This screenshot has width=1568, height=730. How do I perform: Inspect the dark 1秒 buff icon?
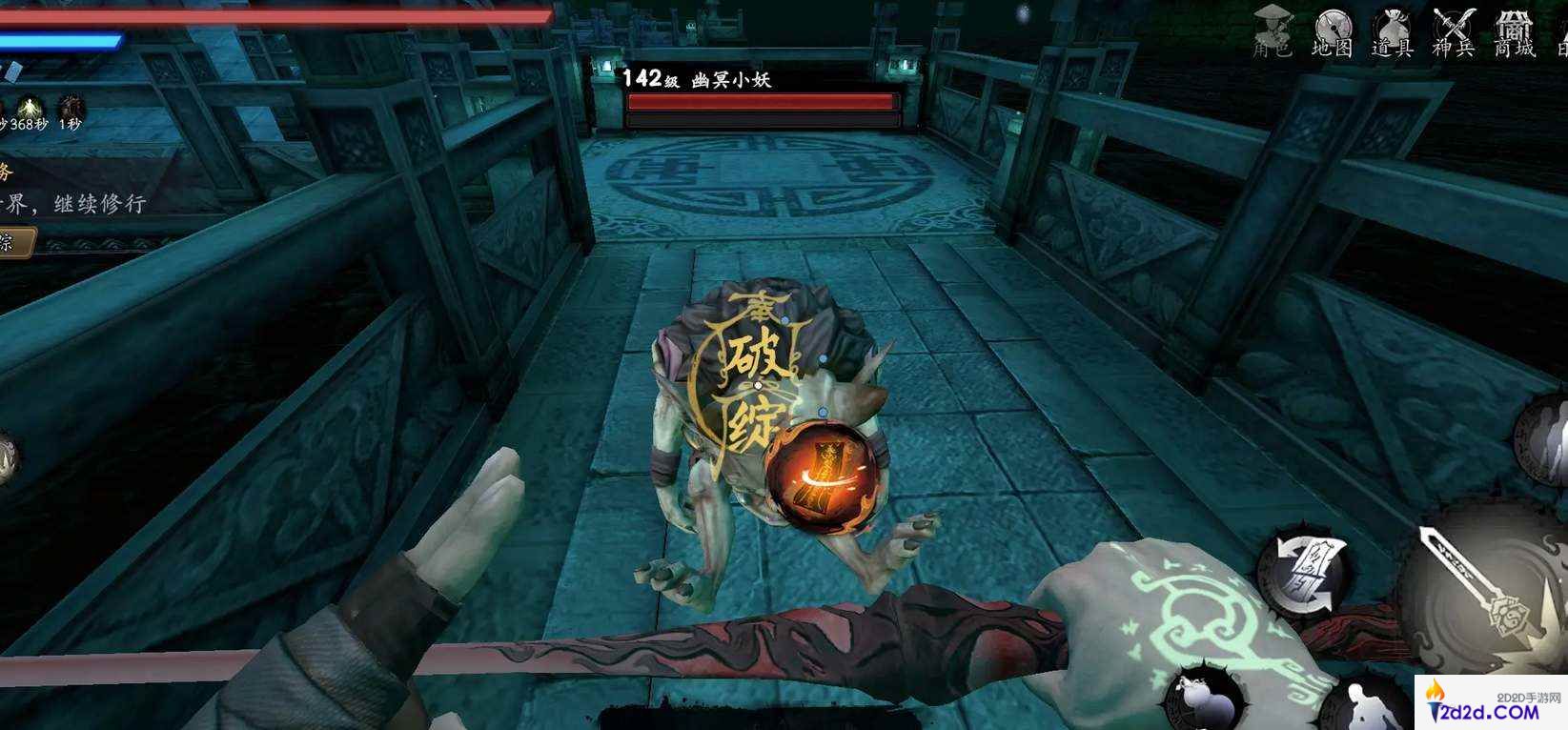pyautogui.click(x=70, y=108)
